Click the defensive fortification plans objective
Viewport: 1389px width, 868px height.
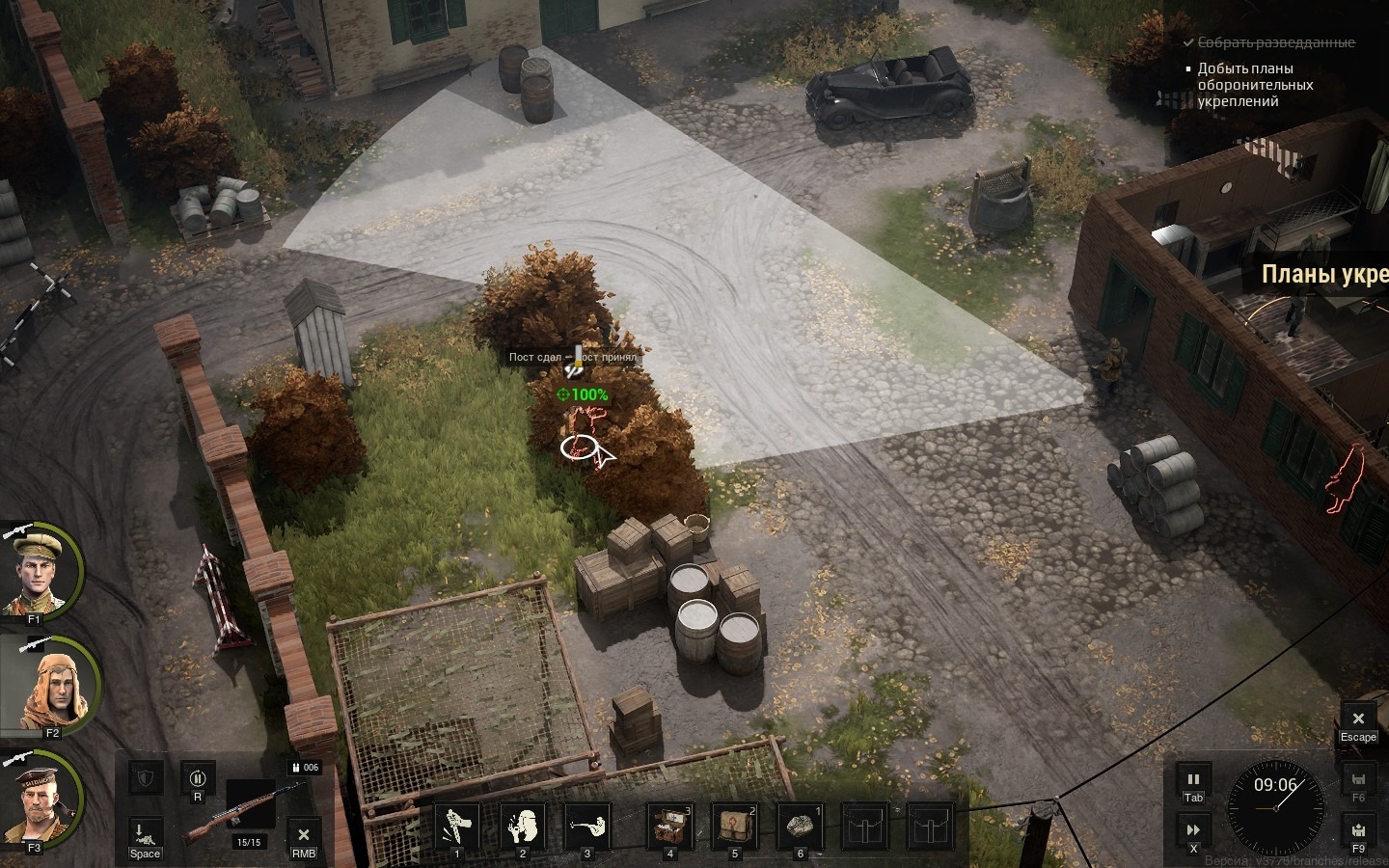pos(1255,85)
